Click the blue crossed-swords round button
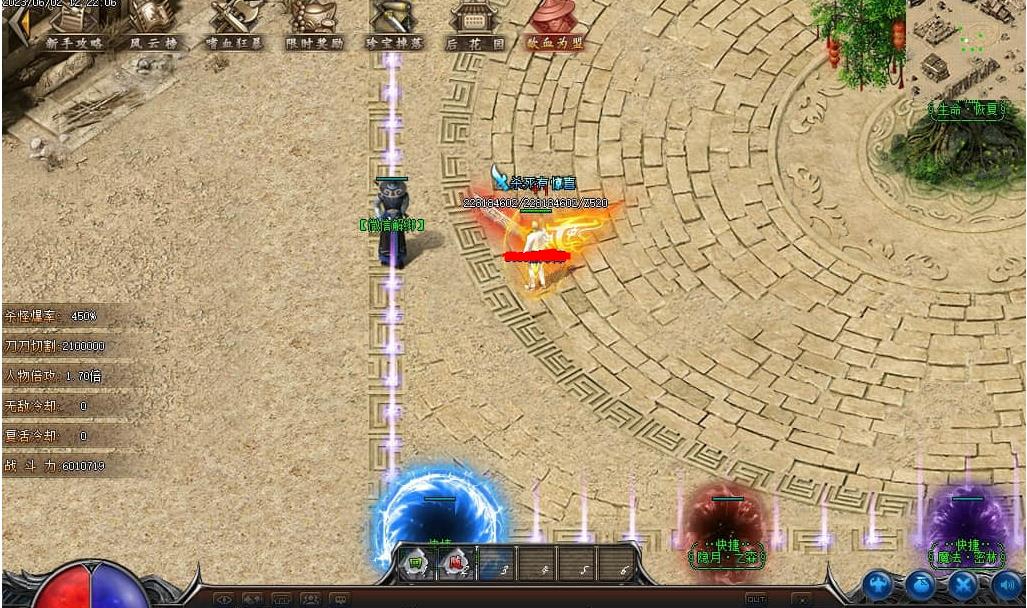The width and height of the screenshot is (1027, 608). point(963,585)
